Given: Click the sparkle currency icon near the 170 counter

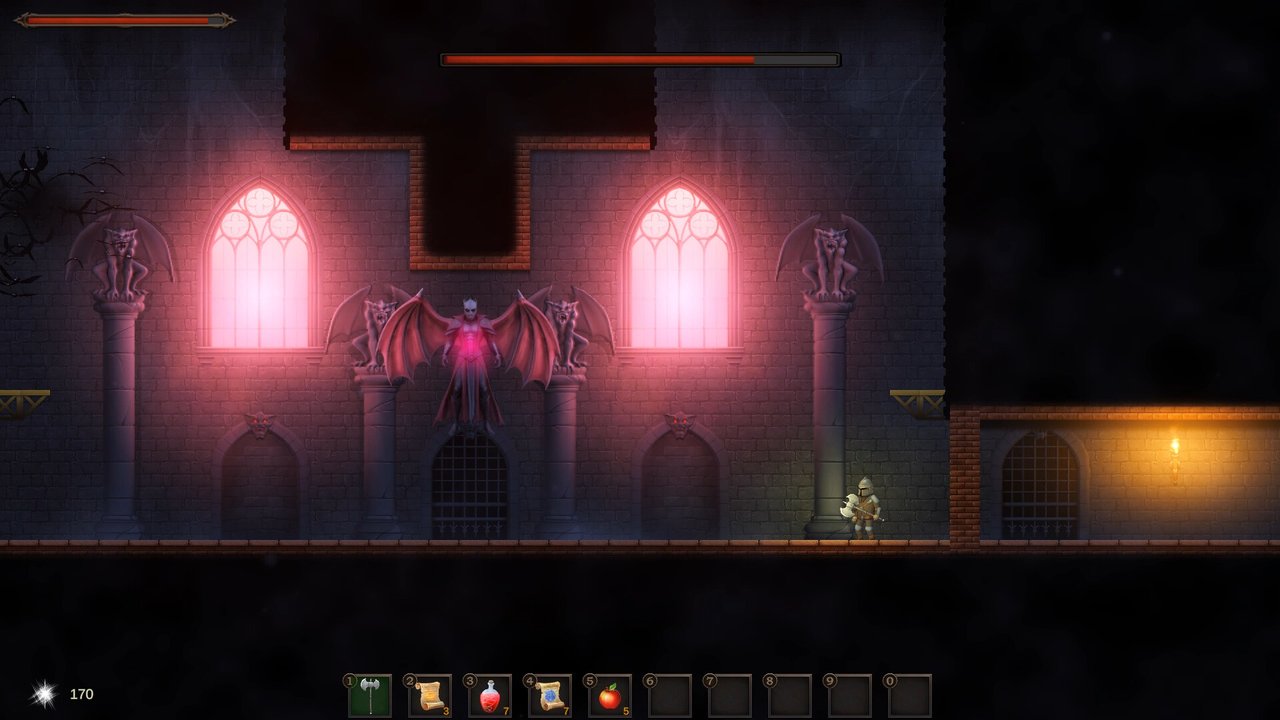Looking at the screenshot, I should pyautogui.click(x=42, y=692).
